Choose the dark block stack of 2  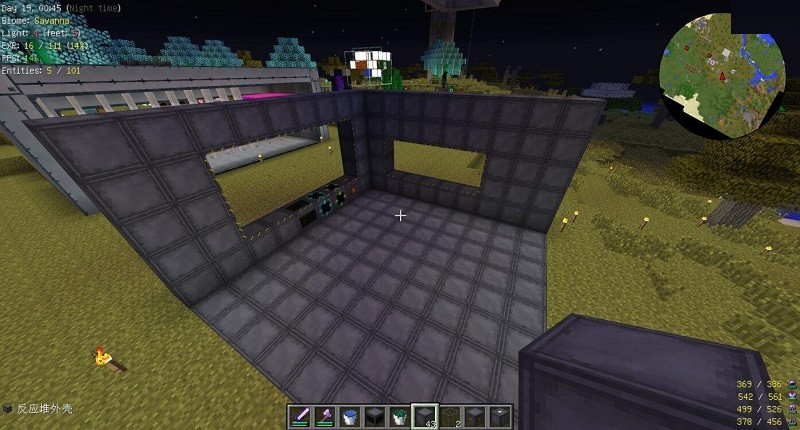pos(450,416)
